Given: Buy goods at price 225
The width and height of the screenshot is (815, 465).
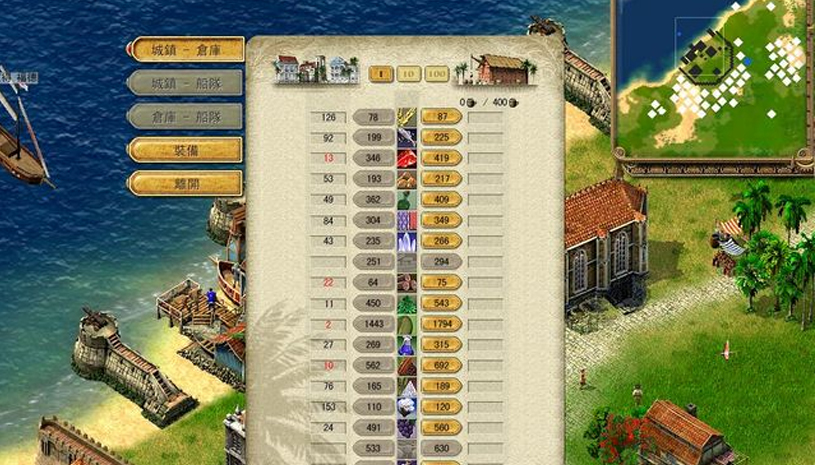Looking at the screenshot, I should click(x=441, y=138).
